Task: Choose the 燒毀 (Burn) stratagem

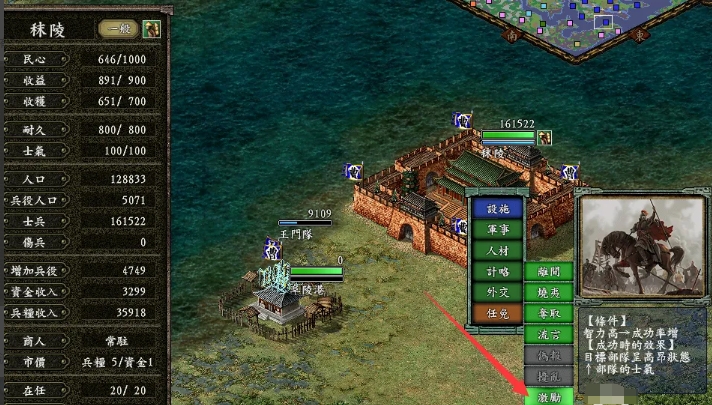Action: tap(549, 292)
